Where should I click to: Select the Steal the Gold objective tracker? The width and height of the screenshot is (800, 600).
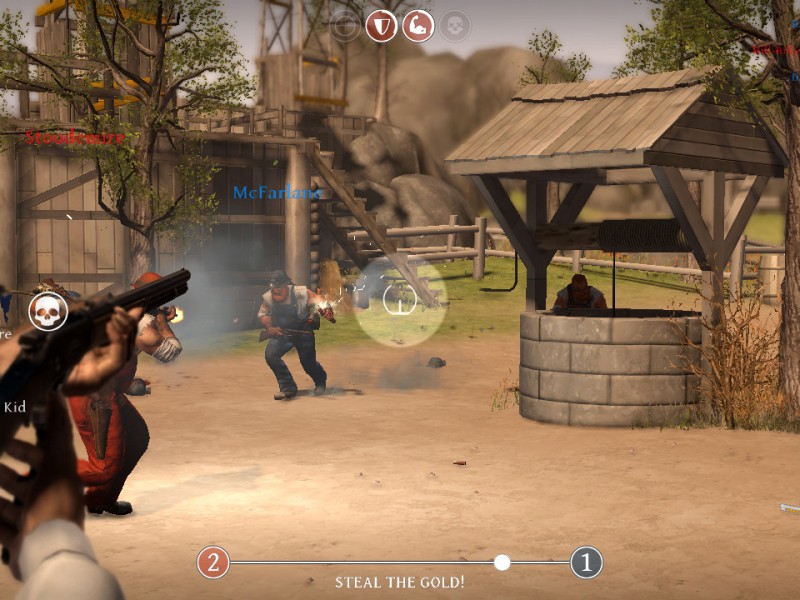(x=399, y=582)
